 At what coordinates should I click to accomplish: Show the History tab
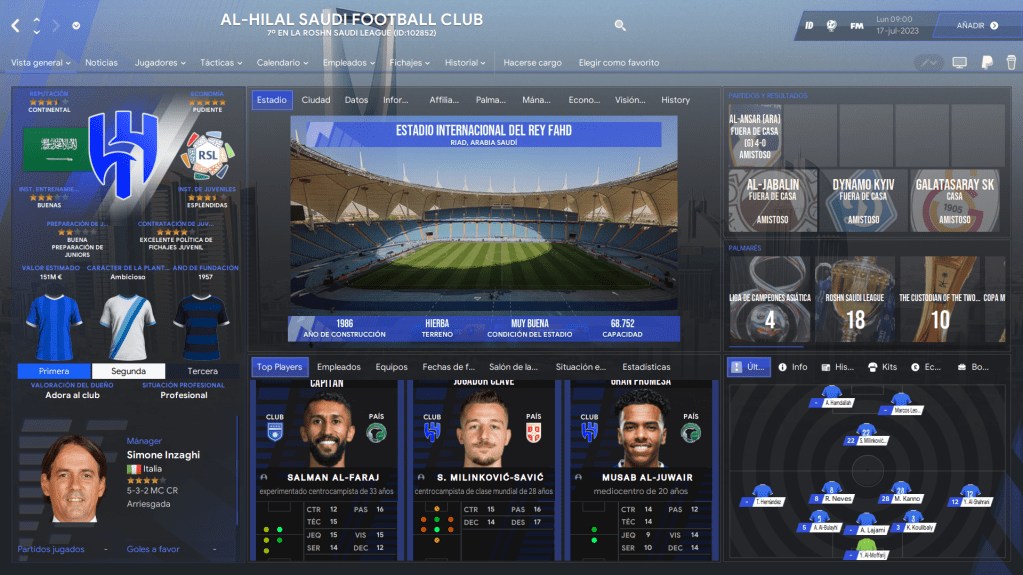675,100
